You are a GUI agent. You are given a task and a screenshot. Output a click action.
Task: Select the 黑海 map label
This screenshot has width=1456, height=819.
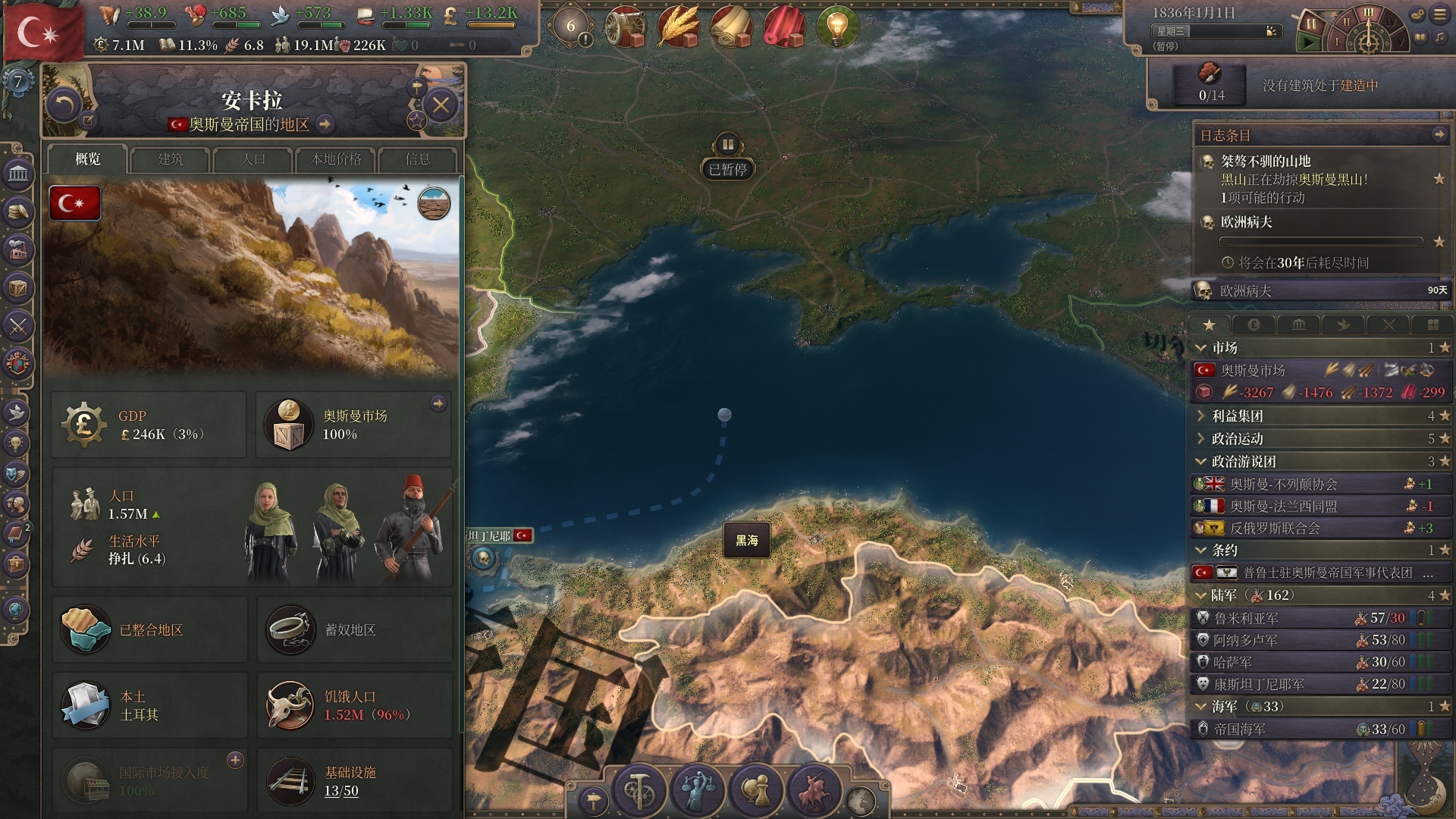[x=747, y=541]
